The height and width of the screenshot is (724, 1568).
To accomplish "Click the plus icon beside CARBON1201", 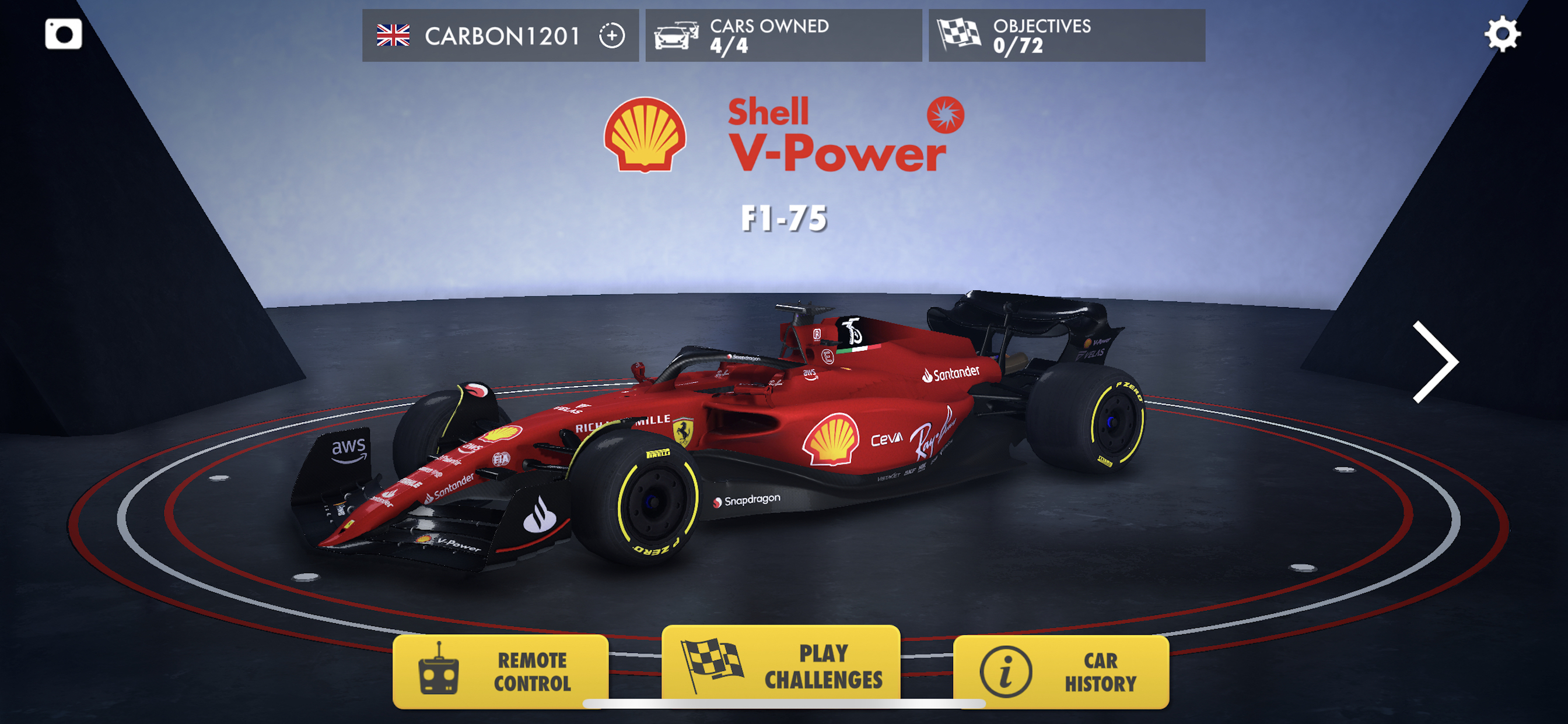I will (x=611, y=36).
